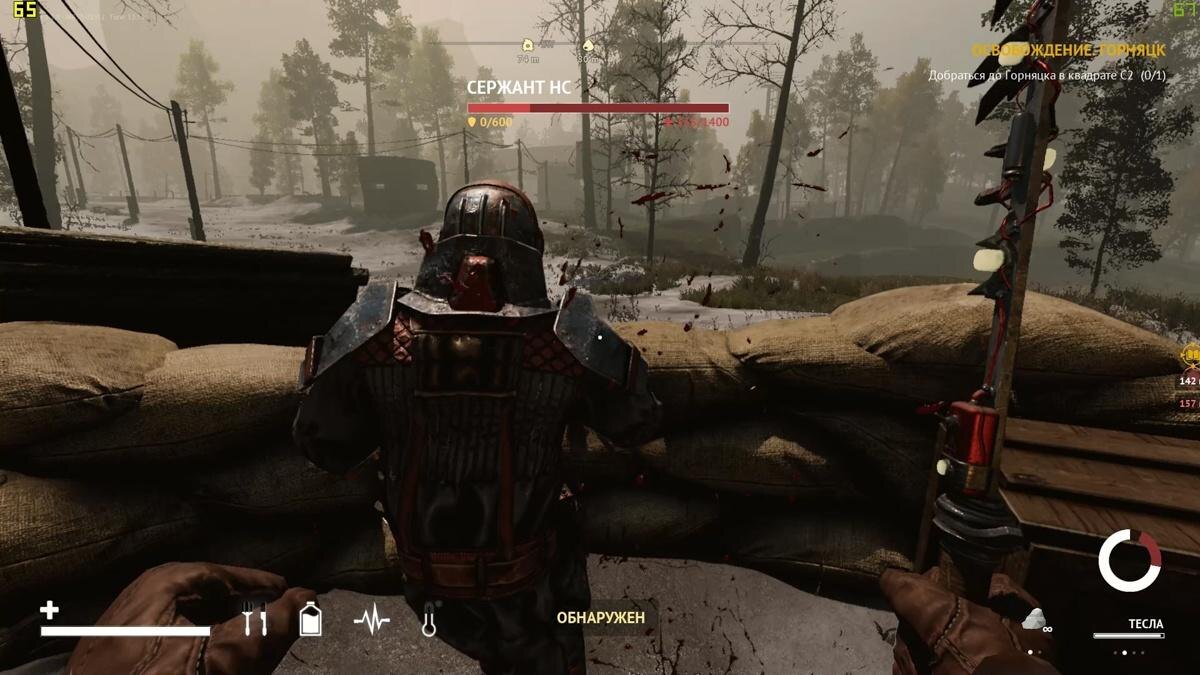
Task: Open the Освобождение Горняцк quest tracker
Action: click(x=1069, y=51)
